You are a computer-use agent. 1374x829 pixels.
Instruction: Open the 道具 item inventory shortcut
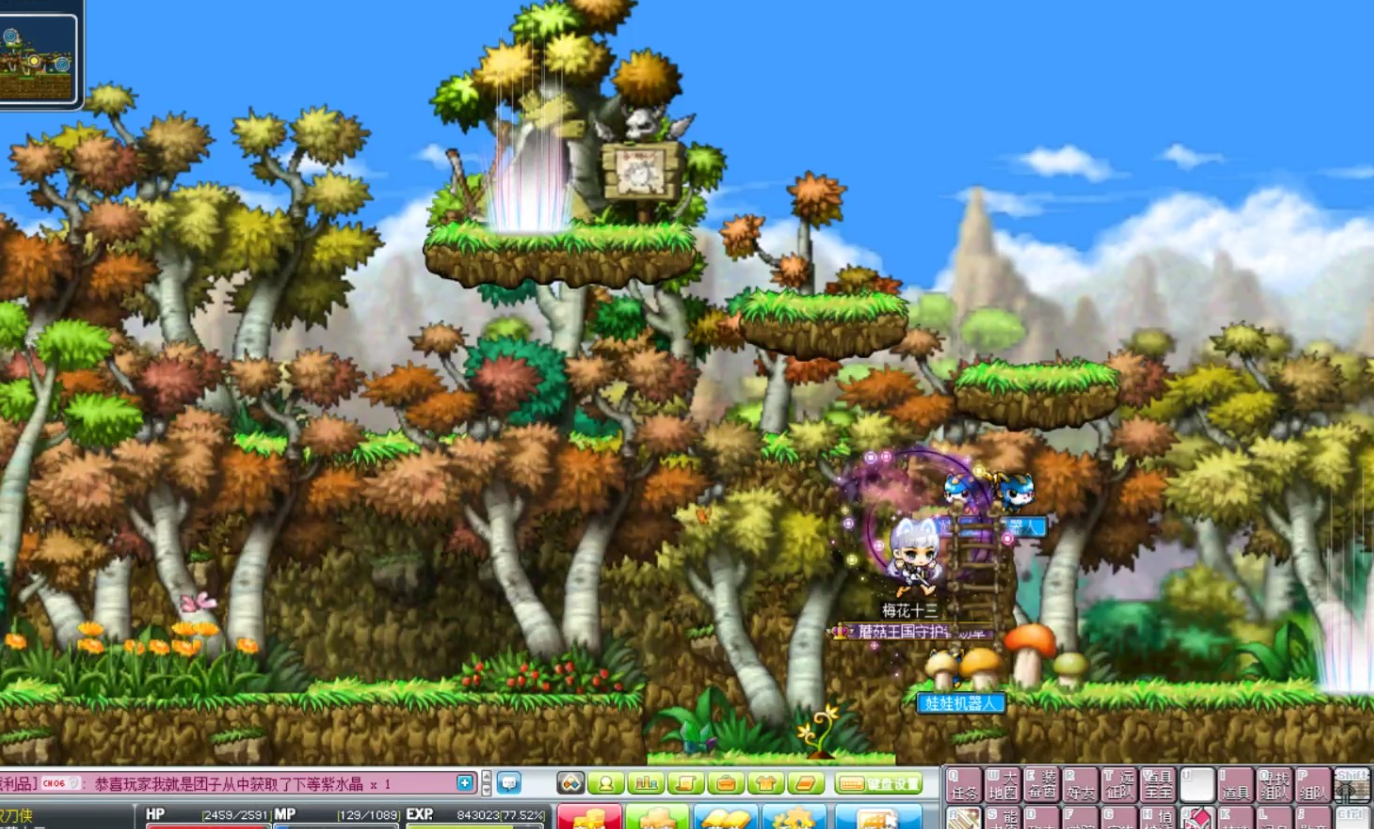click(x=1236, y=785)
